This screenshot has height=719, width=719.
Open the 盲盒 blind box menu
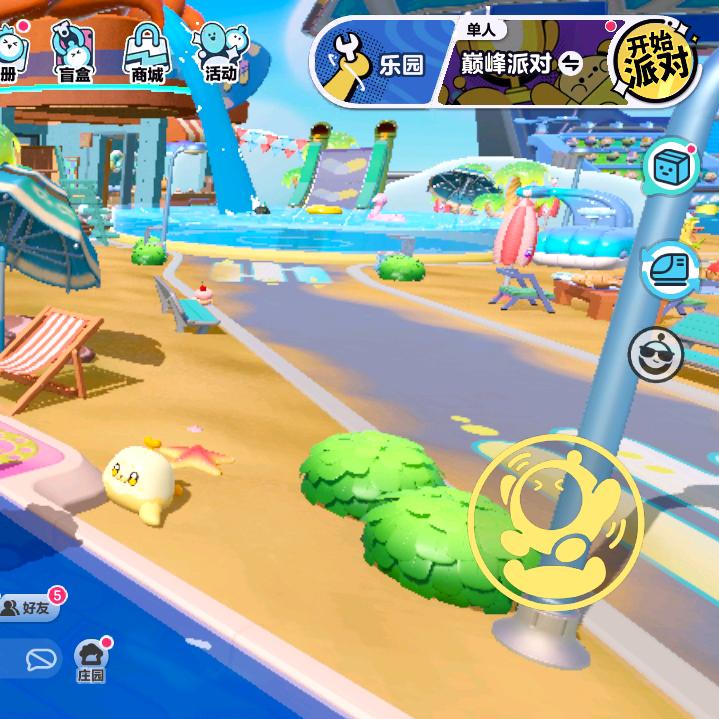pyautogui.click(x=74, y=52)
